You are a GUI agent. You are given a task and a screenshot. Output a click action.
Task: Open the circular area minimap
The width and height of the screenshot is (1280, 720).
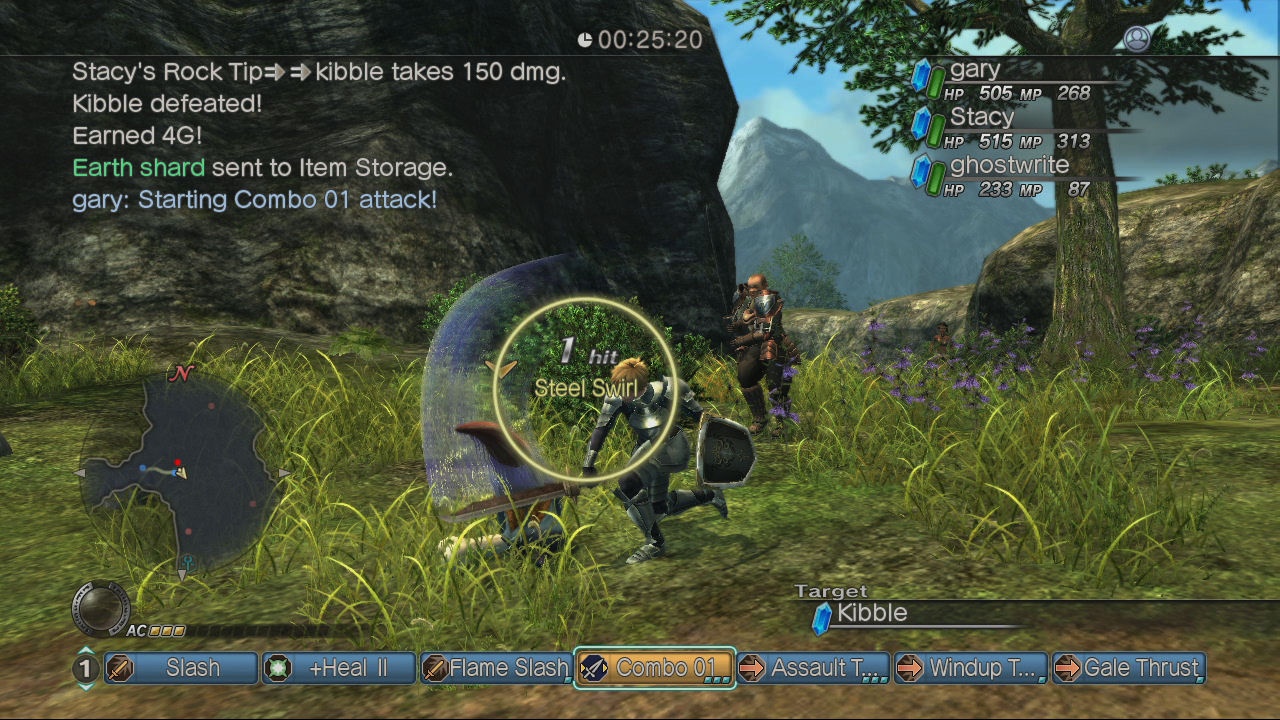click(x=181, y=472)
